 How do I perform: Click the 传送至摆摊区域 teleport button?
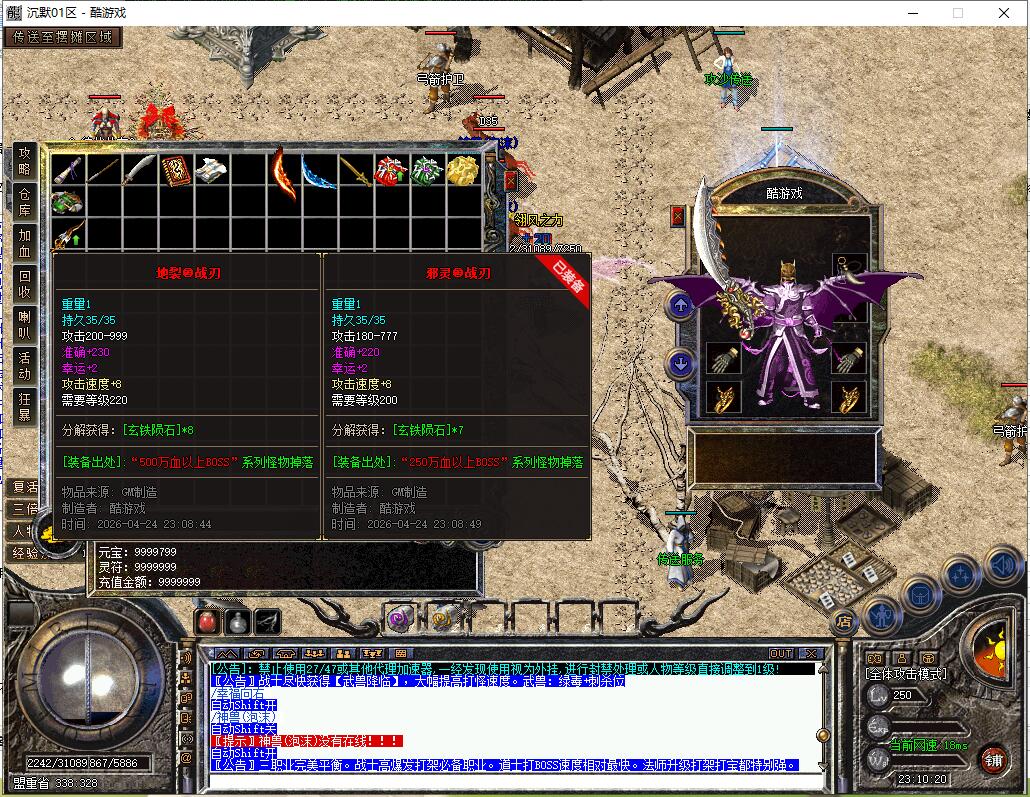coord(63,38)
